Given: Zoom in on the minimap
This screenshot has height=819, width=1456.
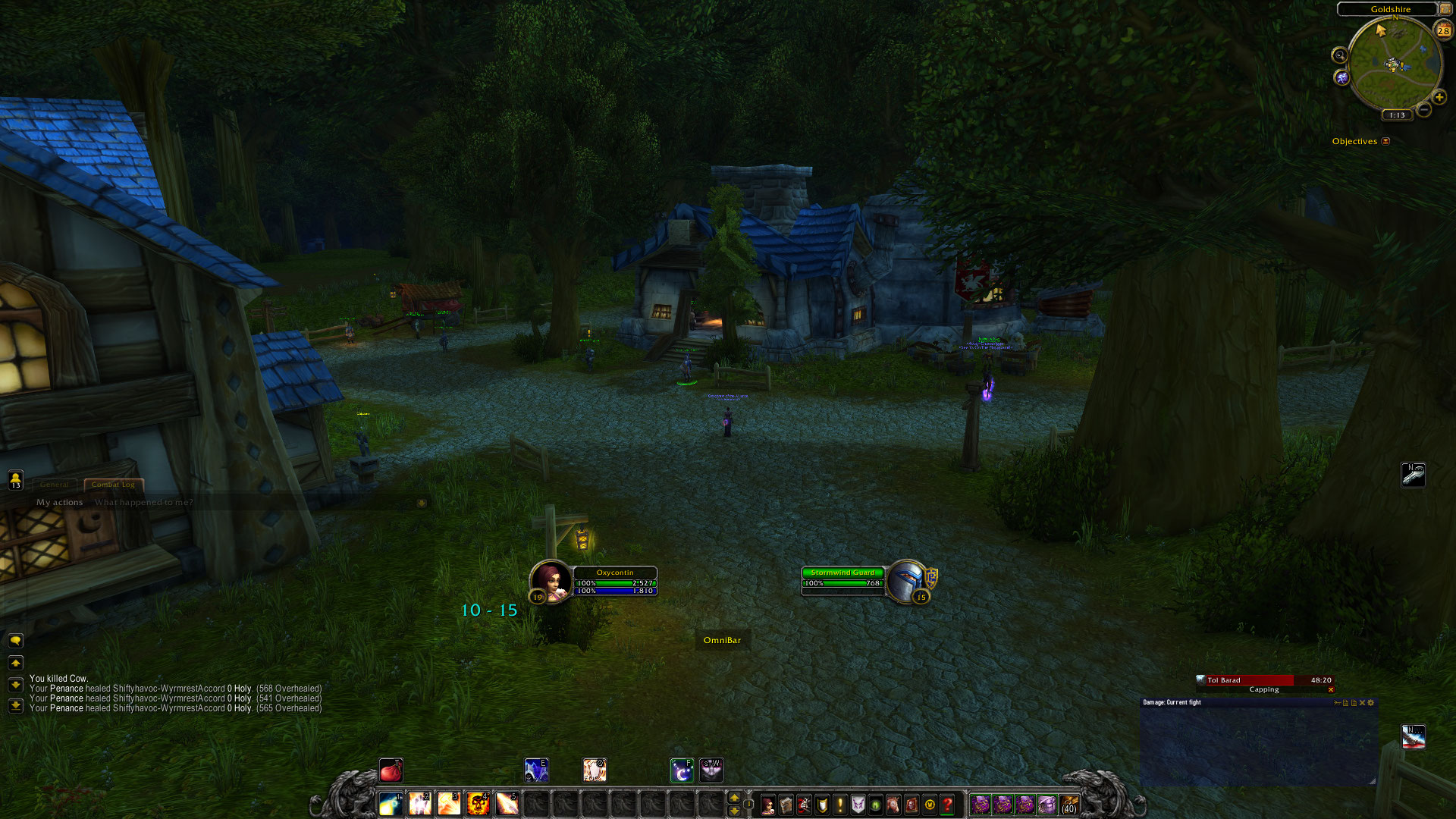Looking at the screenshot, I should [x=1439, y=97].
